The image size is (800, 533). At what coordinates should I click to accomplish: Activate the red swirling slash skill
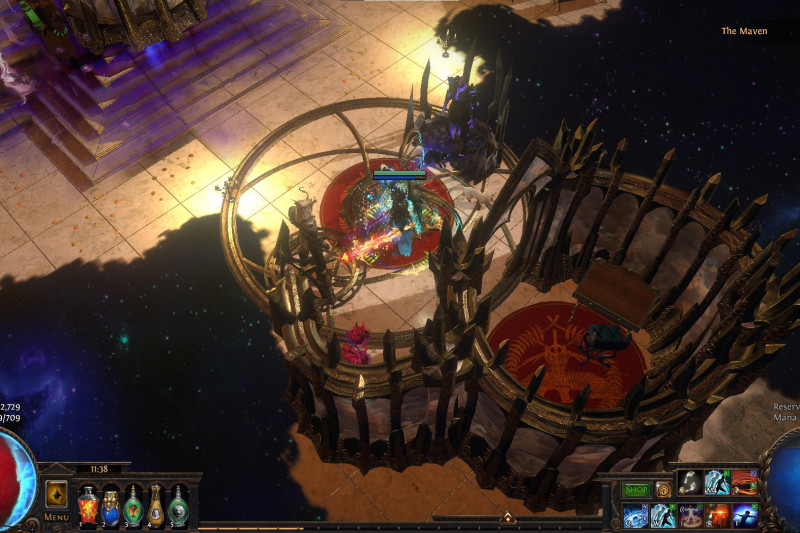745,483
